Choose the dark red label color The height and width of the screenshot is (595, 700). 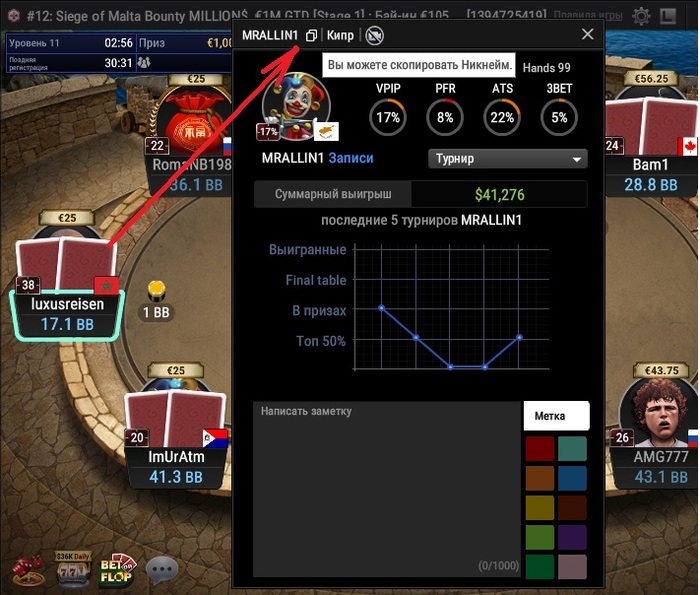540,448
